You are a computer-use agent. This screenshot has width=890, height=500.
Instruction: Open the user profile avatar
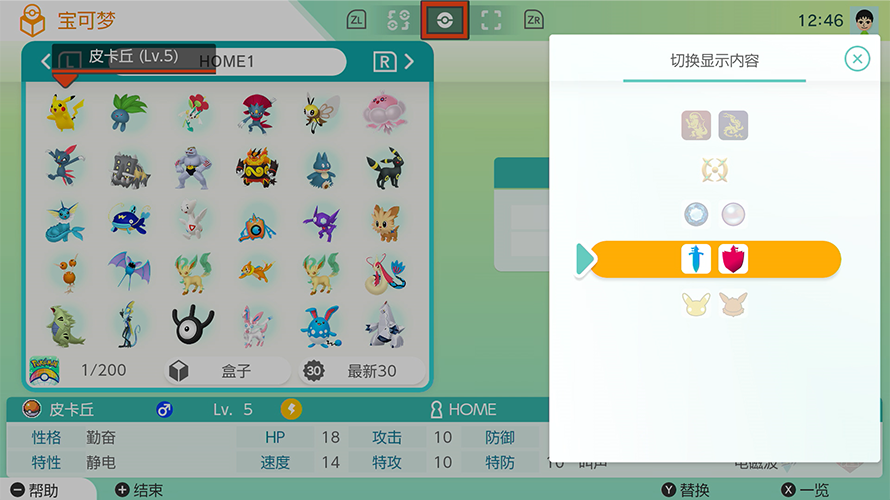click(864, 20)
